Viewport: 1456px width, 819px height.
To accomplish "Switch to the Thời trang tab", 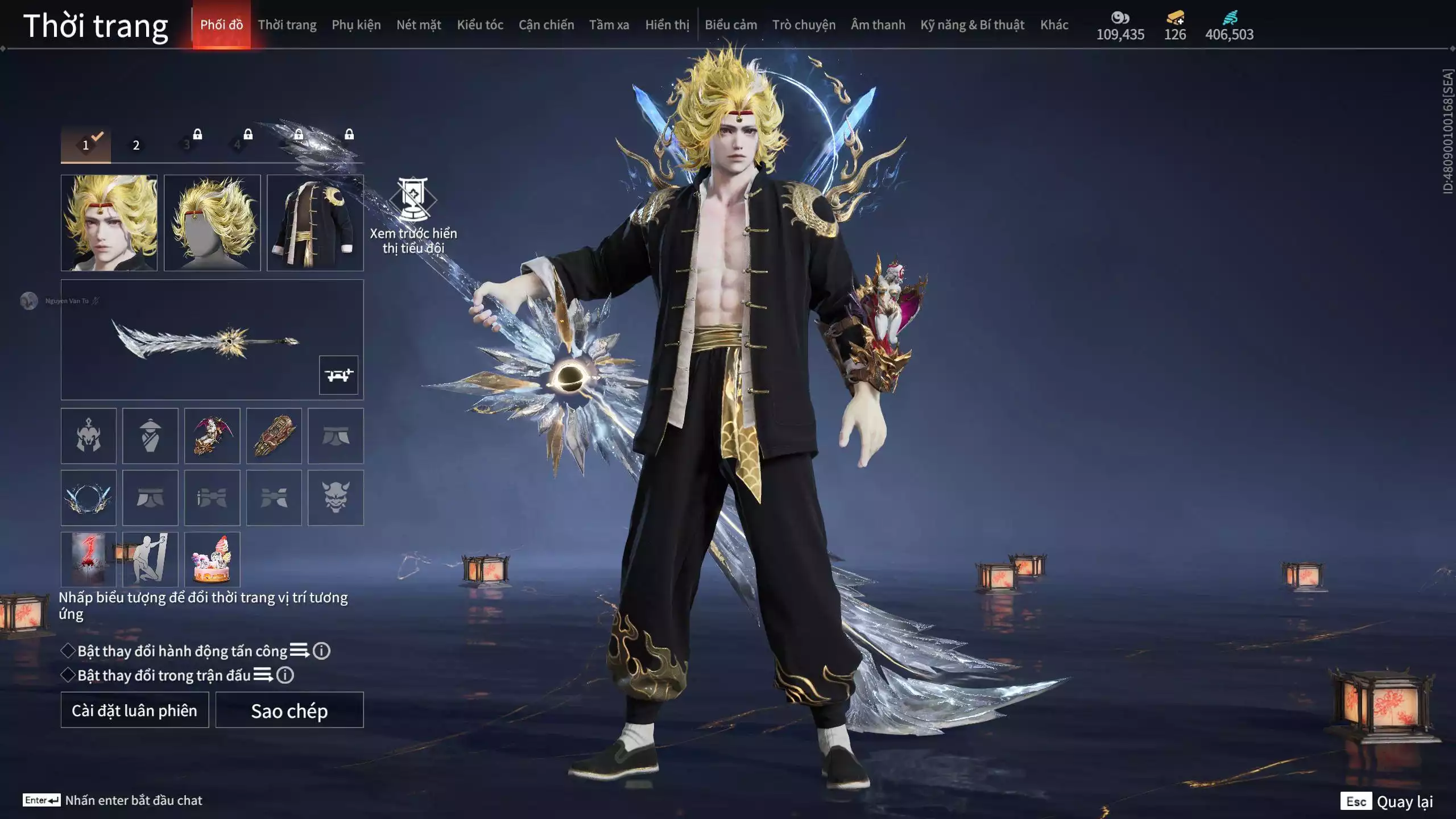I will coord(287,25).
